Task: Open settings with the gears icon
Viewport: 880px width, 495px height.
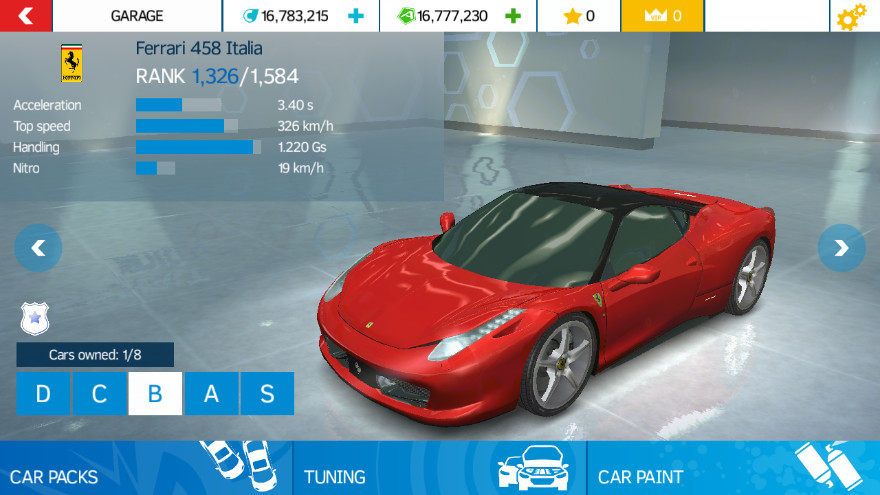Action: click(x=853, y=16)
